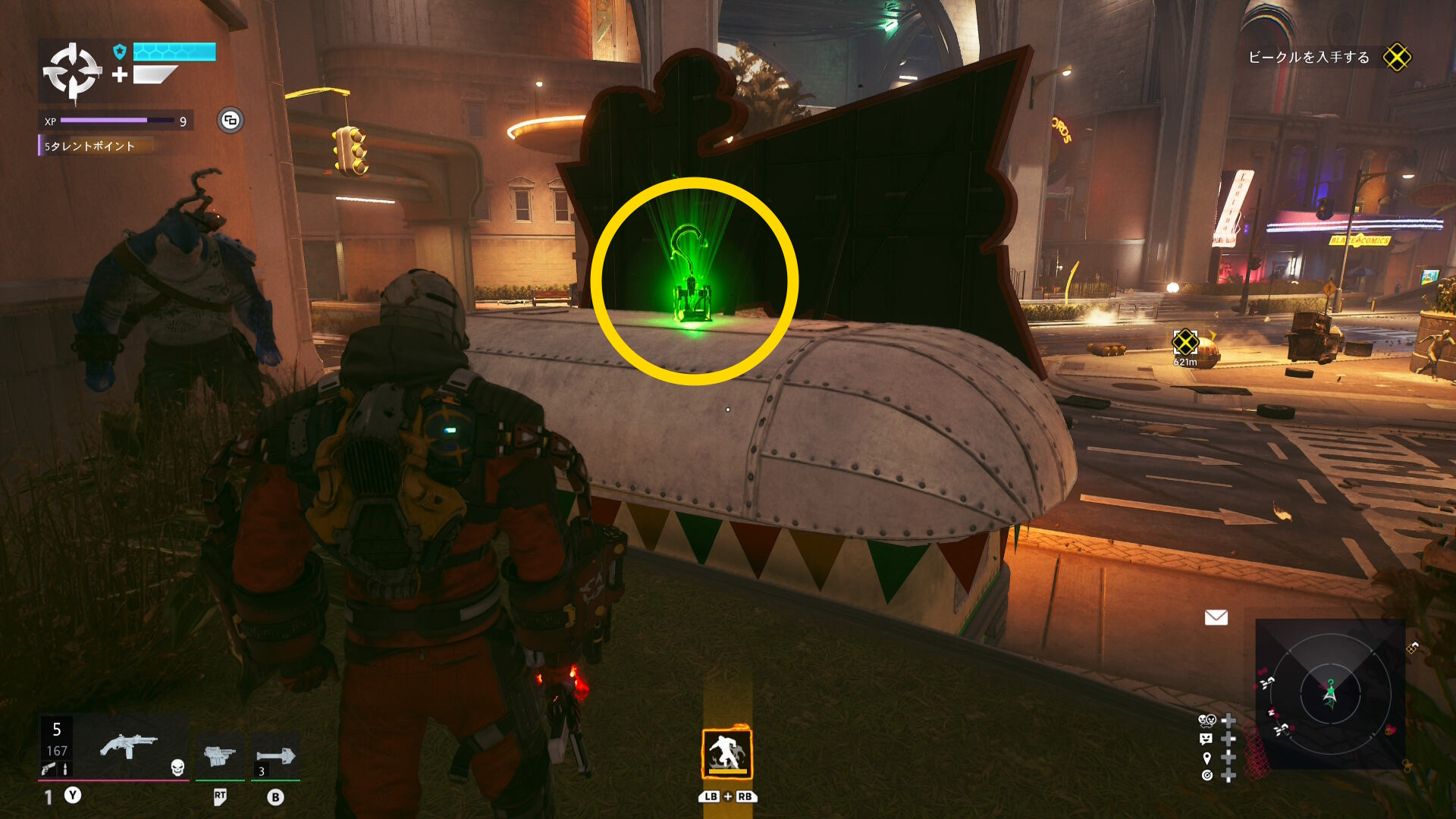The image size is (1456, 819).
Task: Click the Deadshot crosshair character emblem
Action: point(72,72)
